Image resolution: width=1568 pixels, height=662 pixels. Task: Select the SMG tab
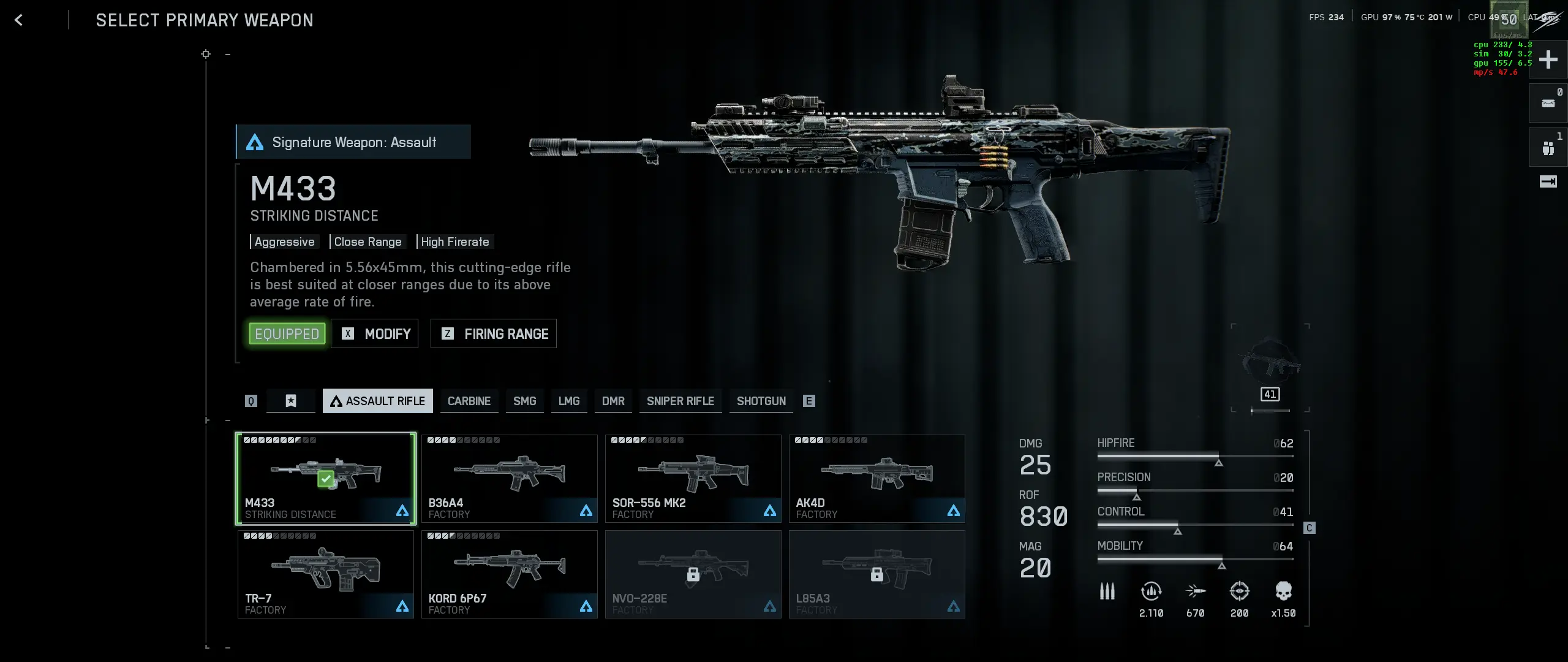pos(524,401)
